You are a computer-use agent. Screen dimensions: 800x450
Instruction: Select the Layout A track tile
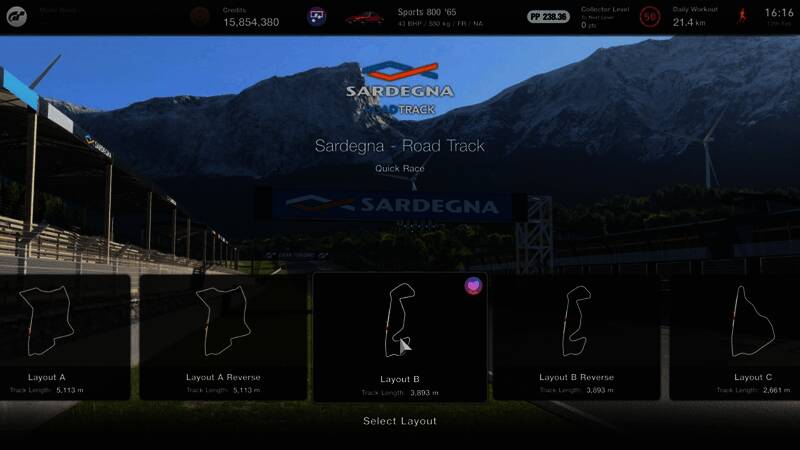coord(62,338)
